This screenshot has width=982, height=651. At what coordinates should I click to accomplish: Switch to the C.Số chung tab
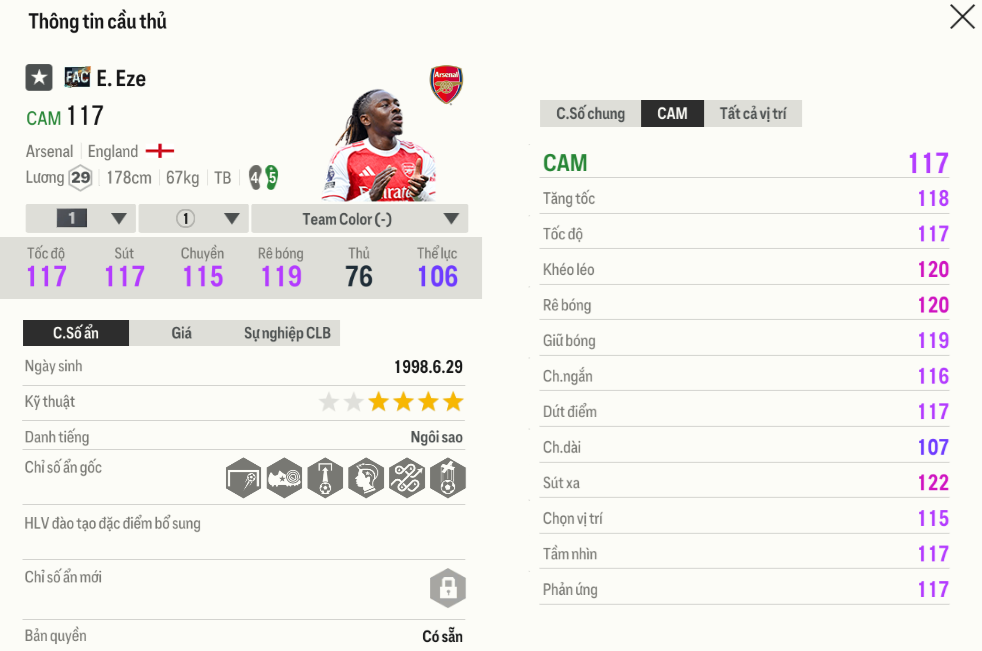point(590,114)
